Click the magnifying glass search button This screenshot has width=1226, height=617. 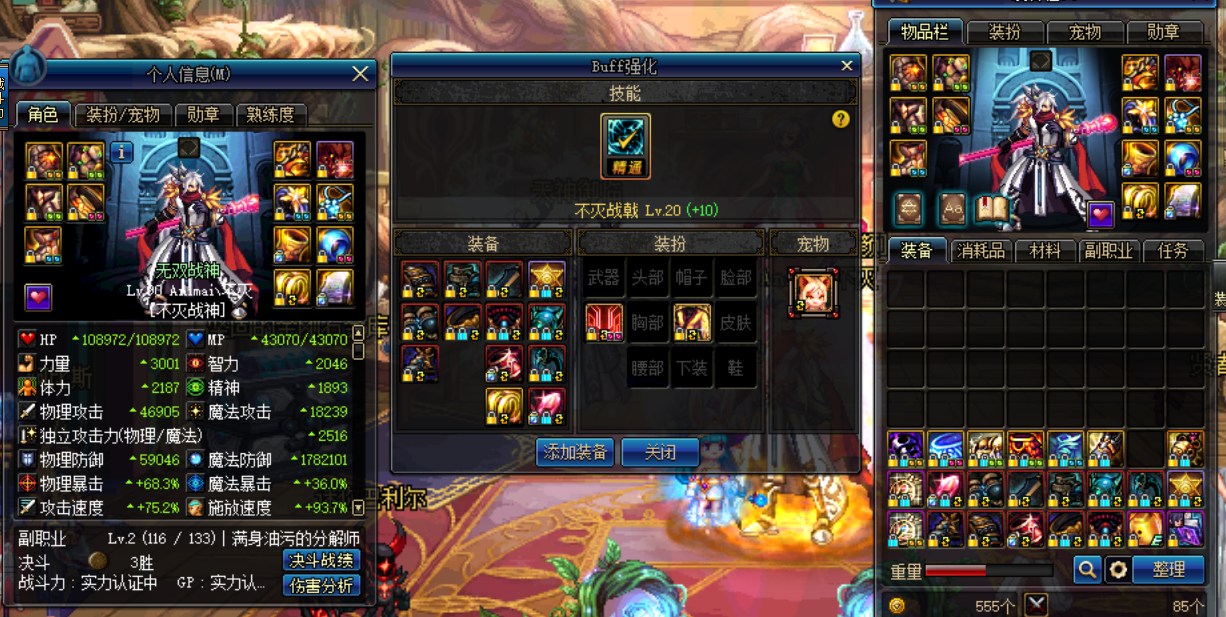pyautogui.click(x=1087, y=570)
